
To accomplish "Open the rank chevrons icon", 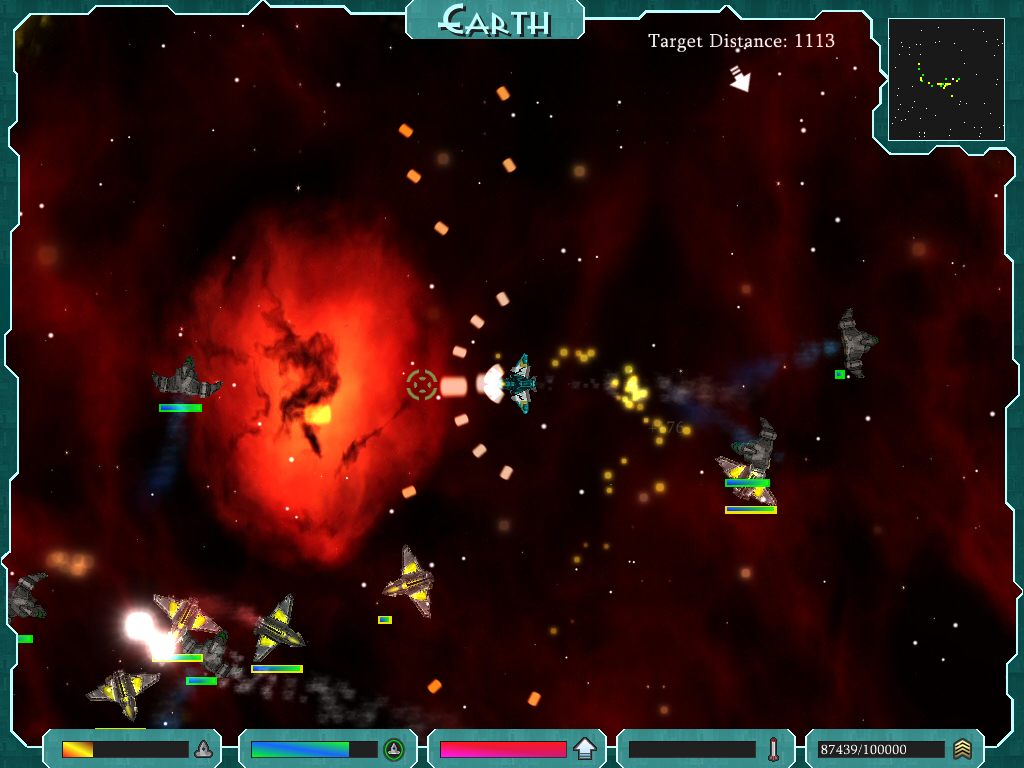I will coord(962,749).
